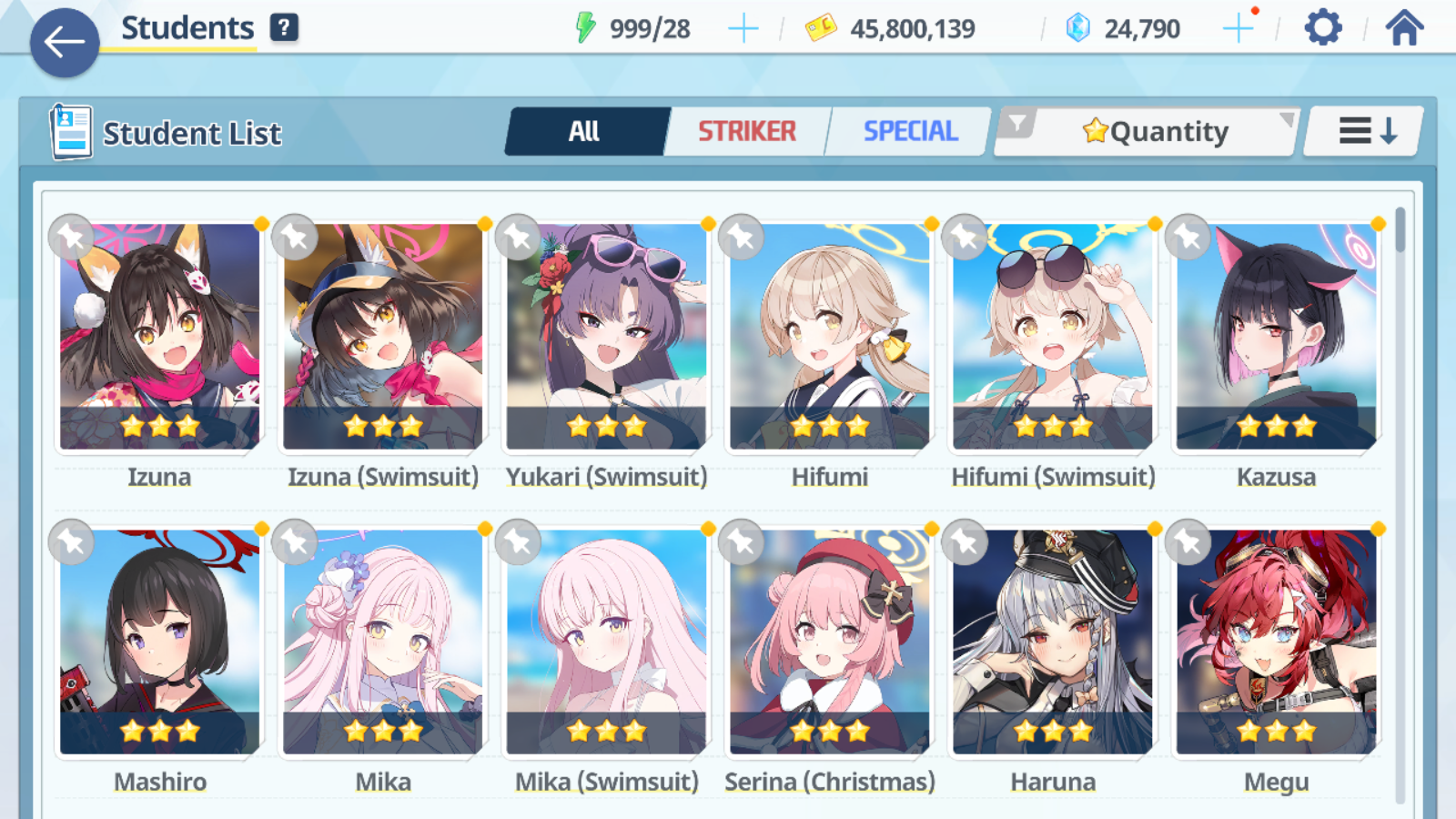
Task: Switch to the STRIKER tab
Action: [748, 131]
